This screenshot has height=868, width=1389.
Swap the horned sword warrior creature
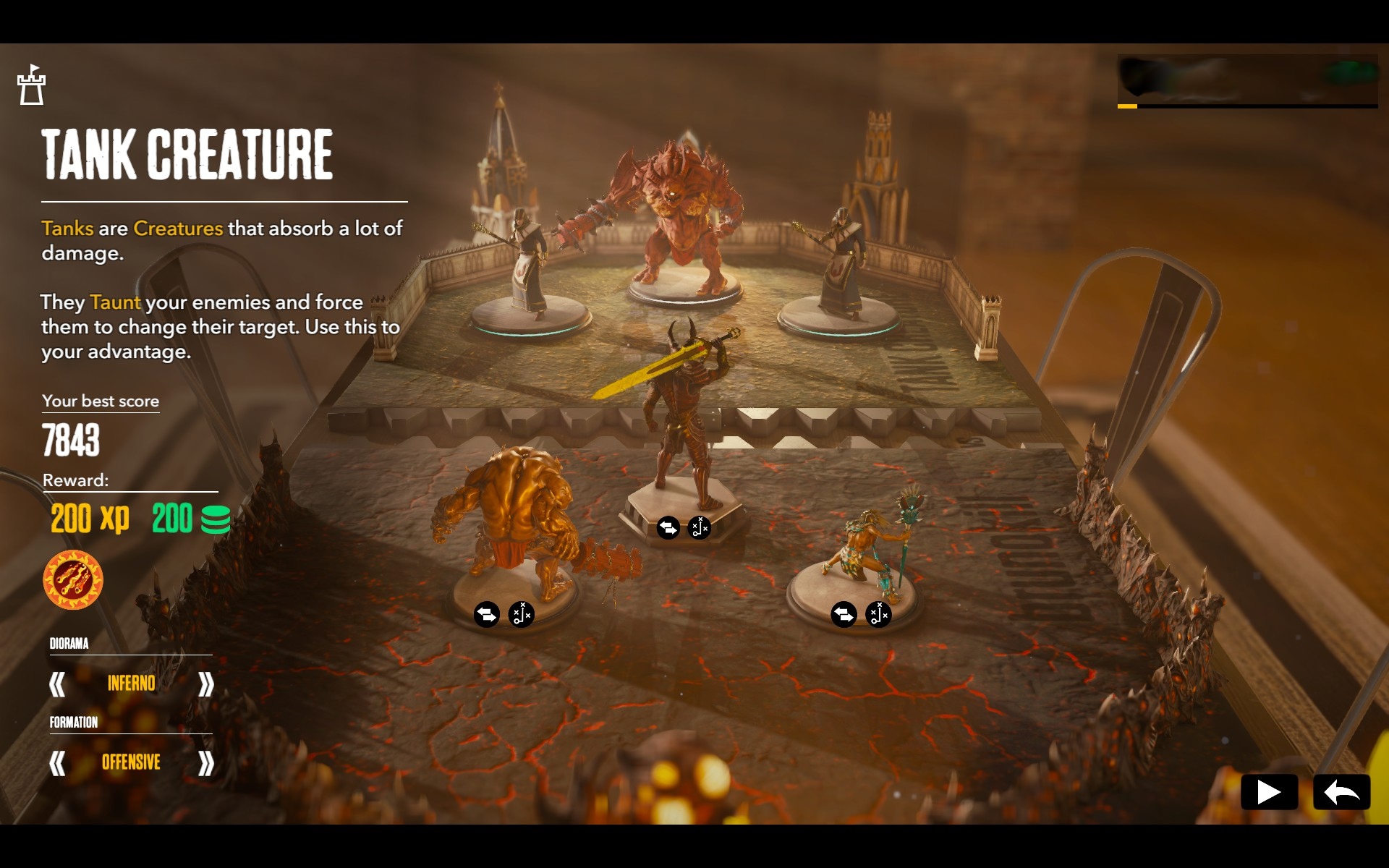pos(668,528)
